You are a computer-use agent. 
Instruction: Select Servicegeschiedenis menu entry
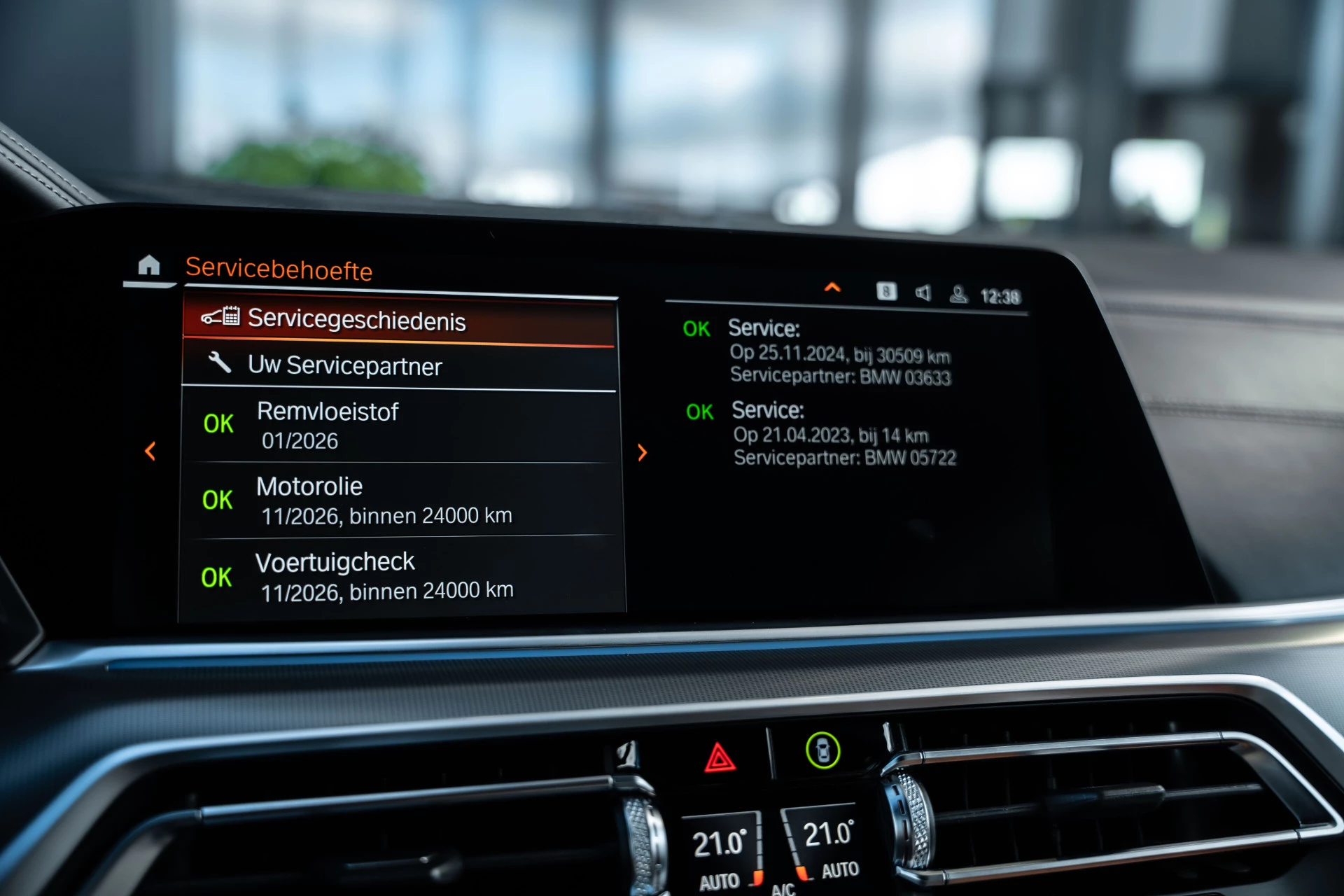coord(399,320)
